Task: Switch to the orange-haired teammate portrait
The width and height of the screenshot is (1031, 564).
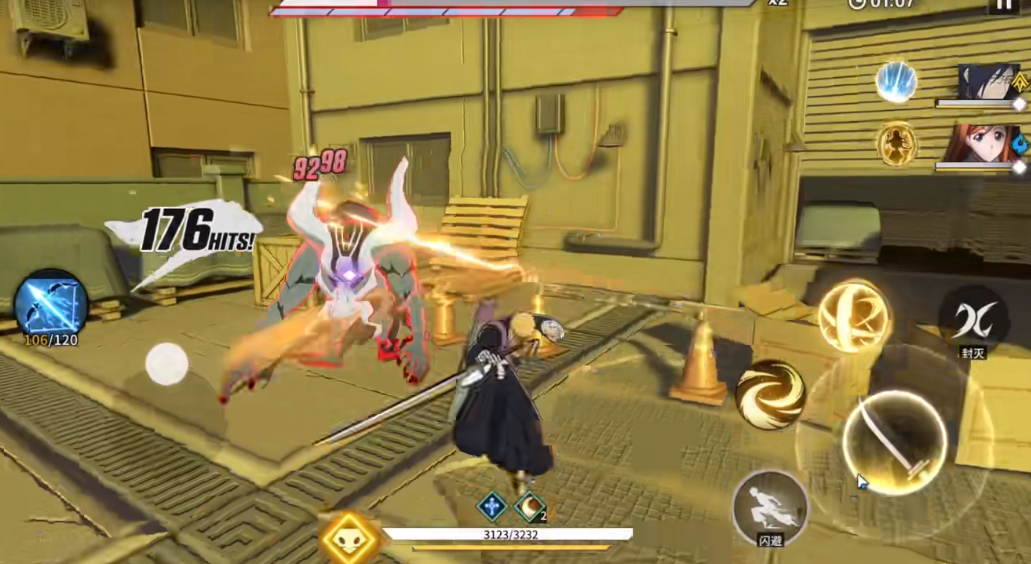Action: (981, 144)
